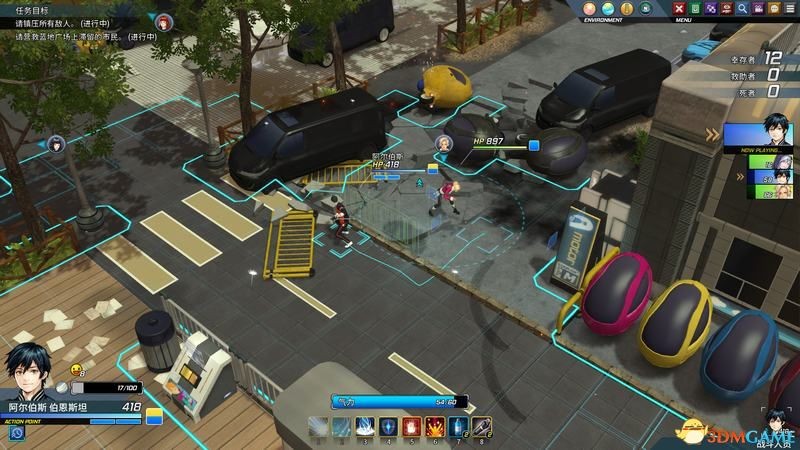The width and height of the screenshot is (800, 450).
Task: Click the pink environment orb icon
Action: [590, 8]
